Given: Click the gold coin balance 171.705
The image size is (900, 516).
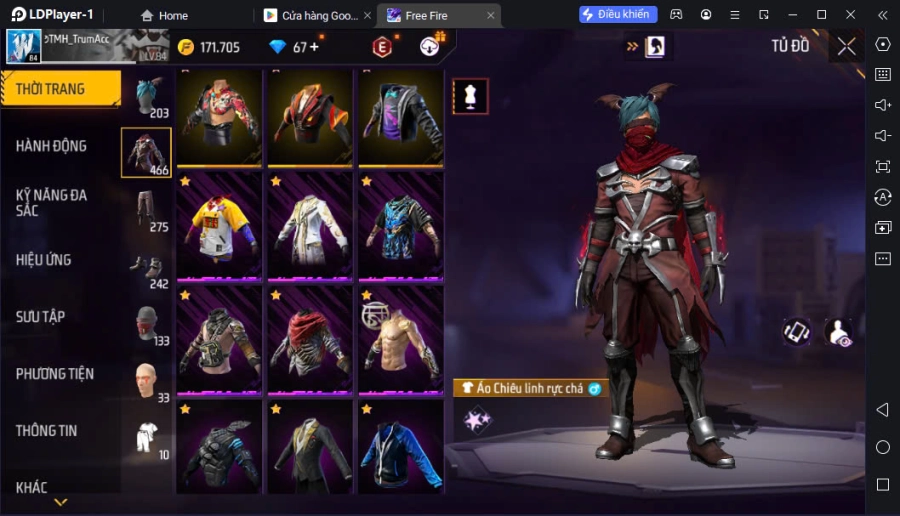Looking at the screenshot, I should (x=209, y=47).
